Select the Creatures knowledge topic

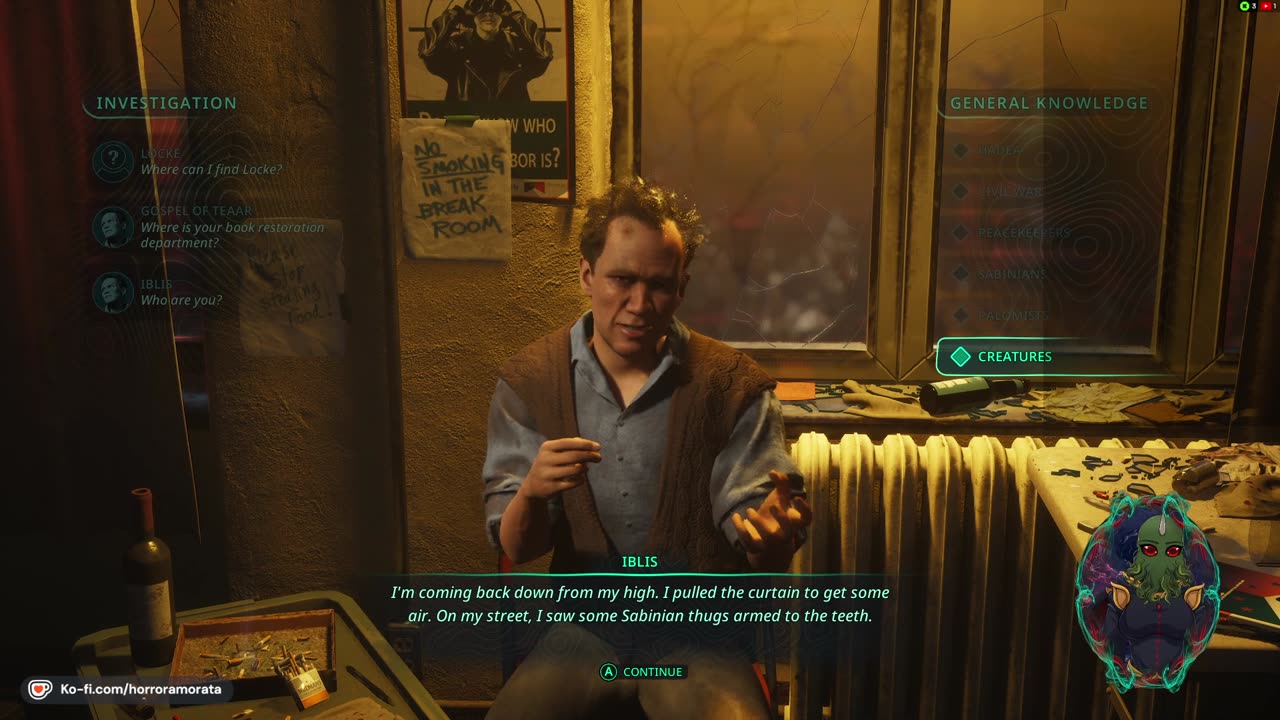[1014, 357]
